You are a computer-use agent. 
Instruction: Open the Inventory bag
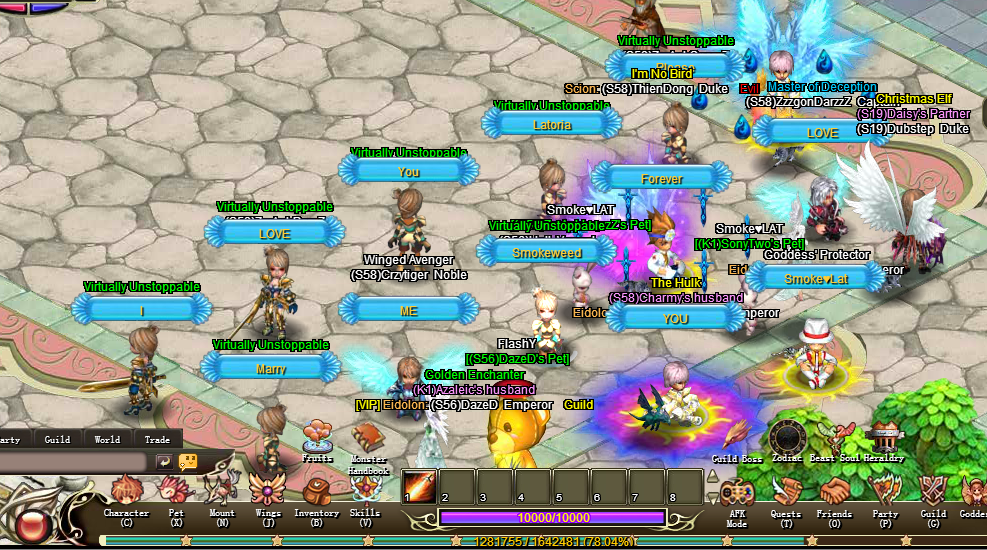click(x=316, y=493)
